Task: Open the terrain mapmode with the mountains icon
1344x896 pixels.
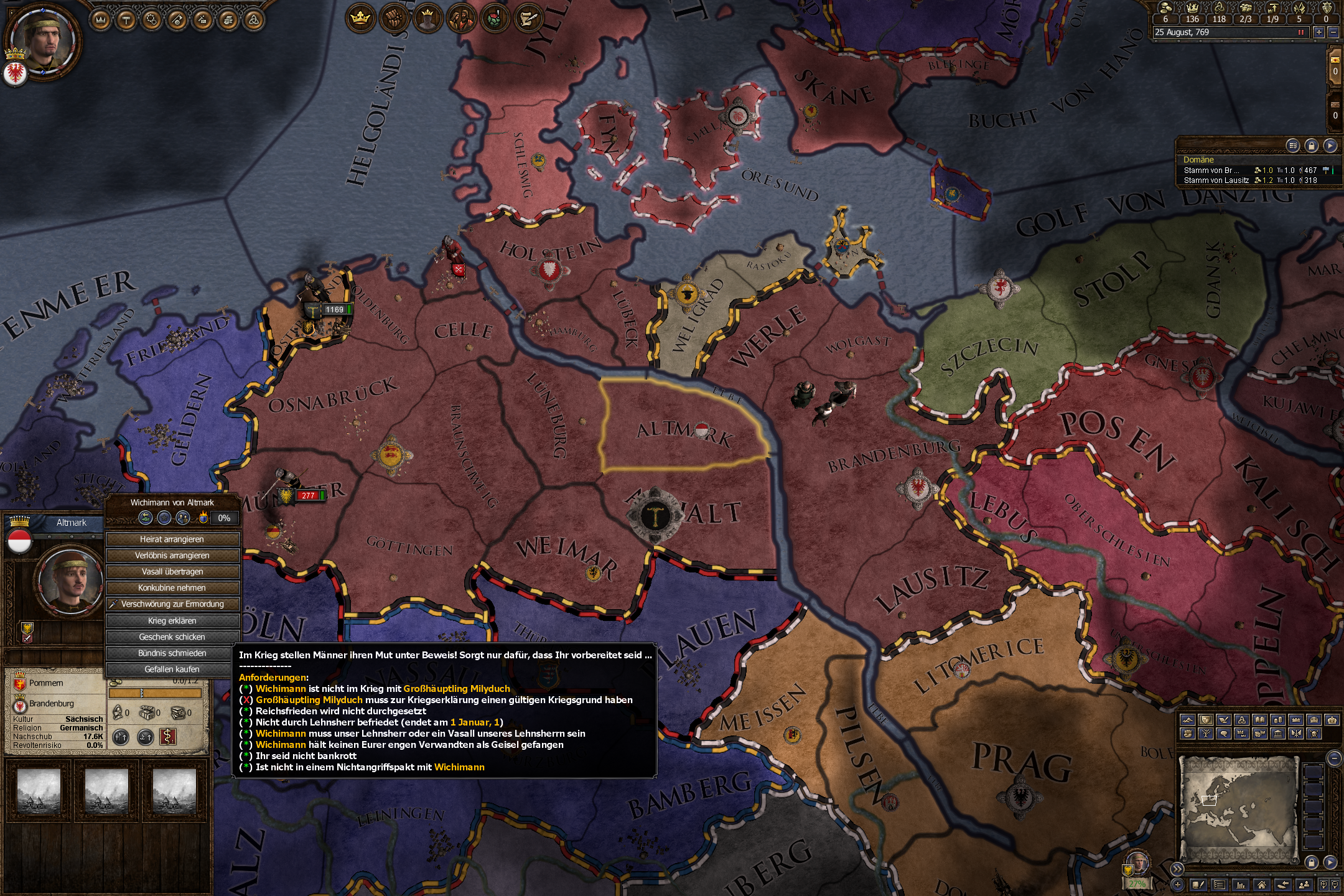Action: tap(1187, 721)
